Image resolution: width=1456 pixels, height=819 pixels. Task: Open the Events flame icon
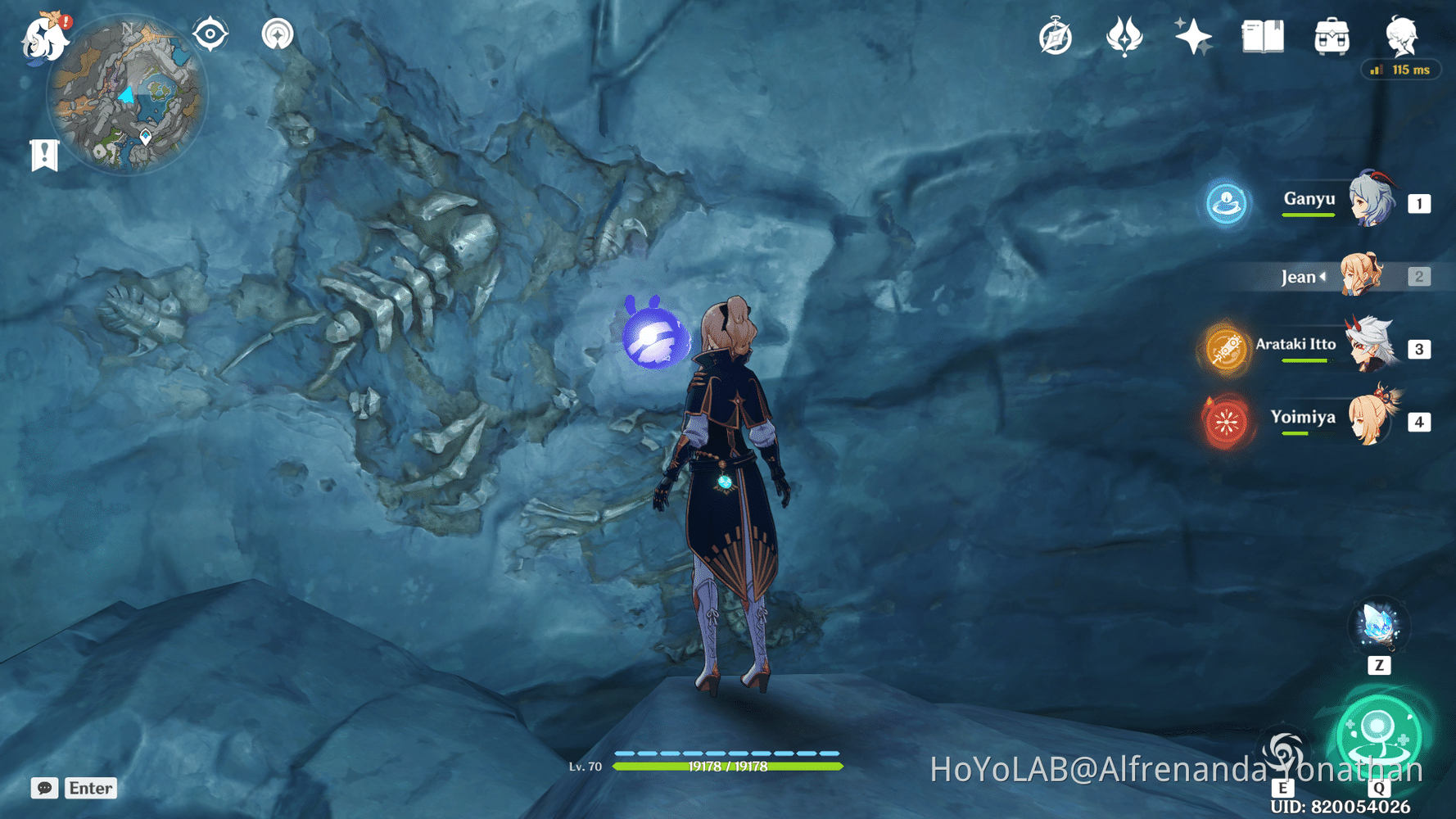click(1124, 37)
